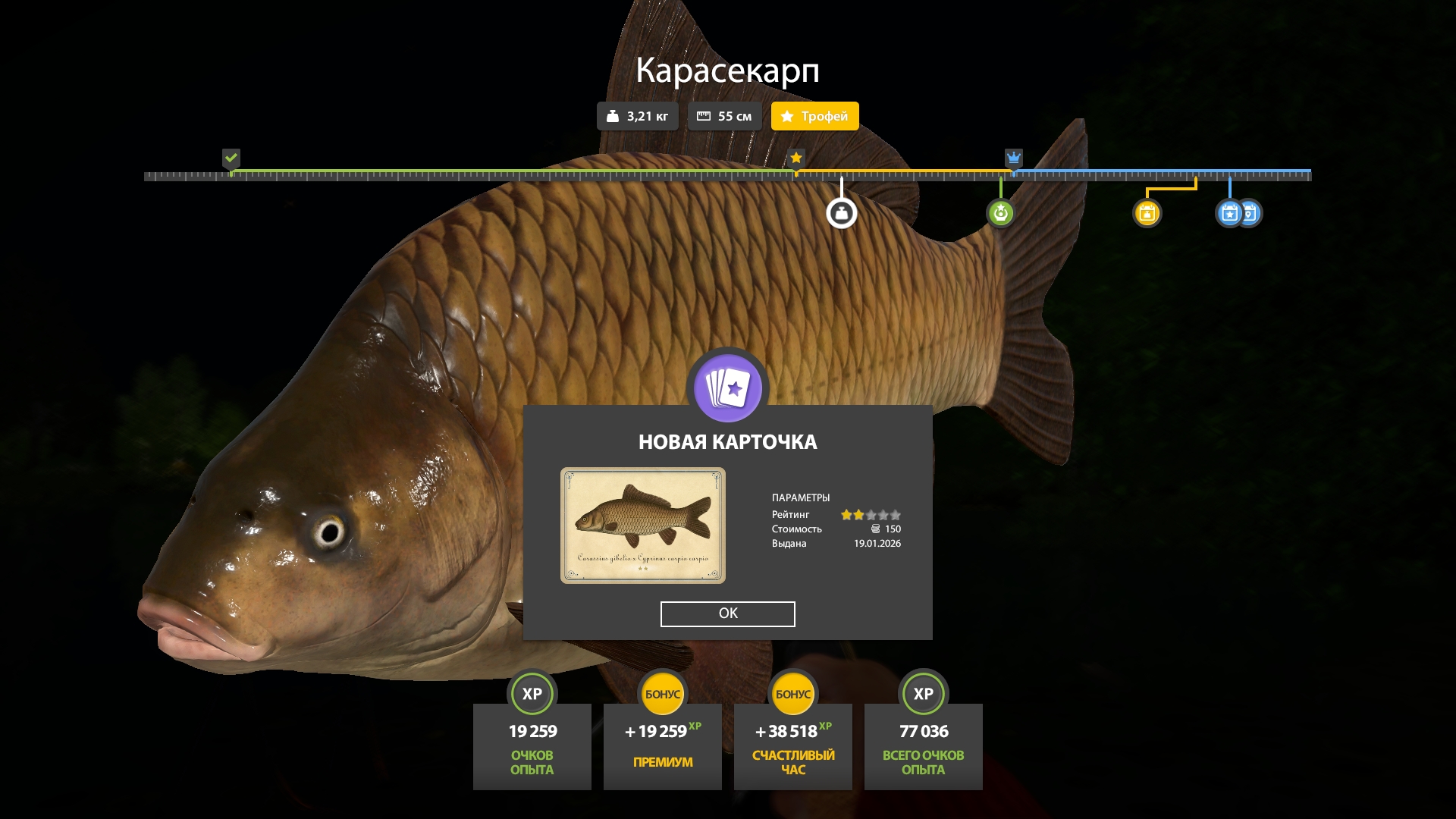The width and height of the screenshot is (1456, 819).
Task: Click the yellow Трофей badge
Action: click(814, 116)
